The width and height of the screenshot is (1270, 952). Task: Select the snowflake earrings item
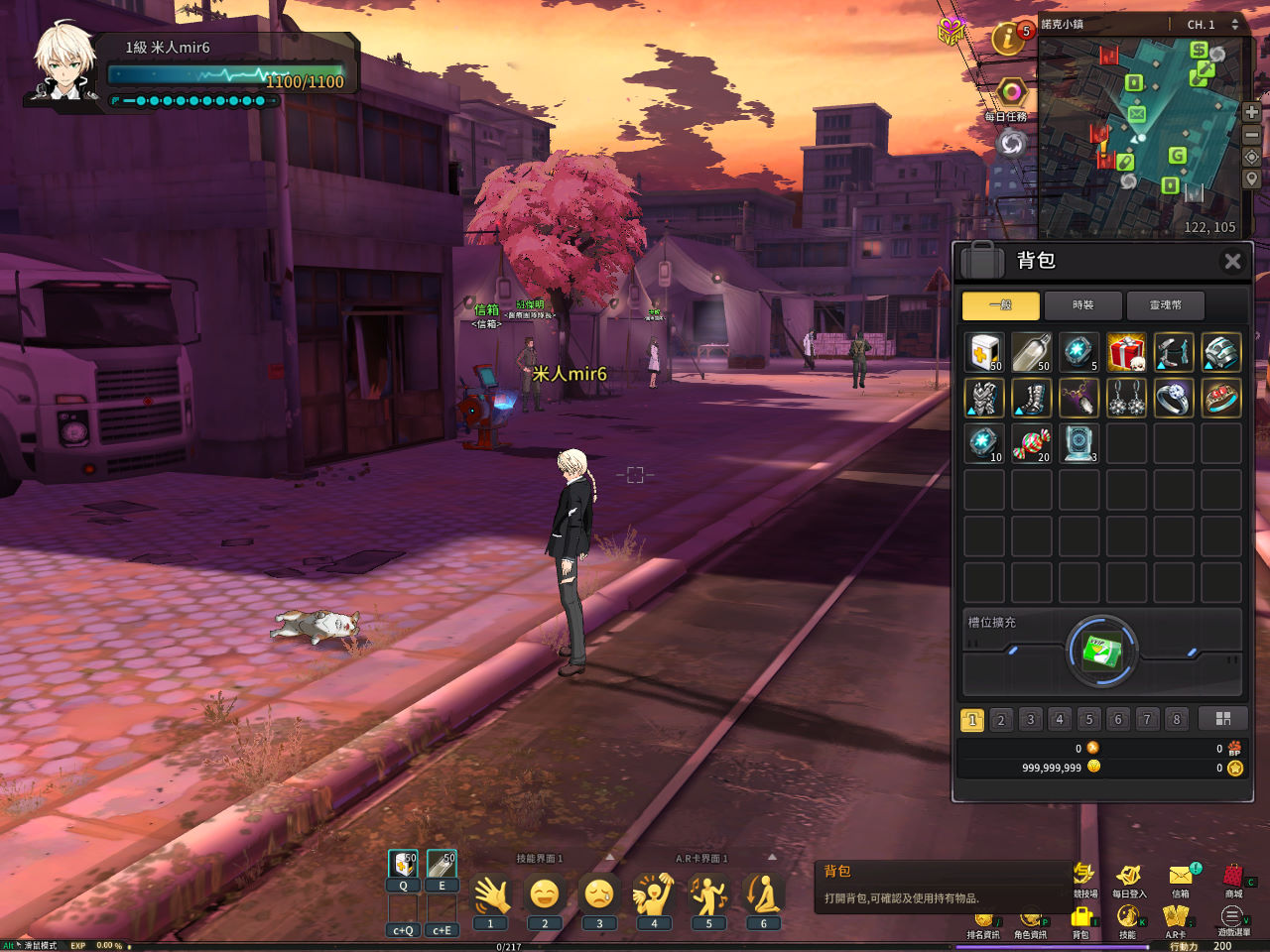coord(1126,399)
